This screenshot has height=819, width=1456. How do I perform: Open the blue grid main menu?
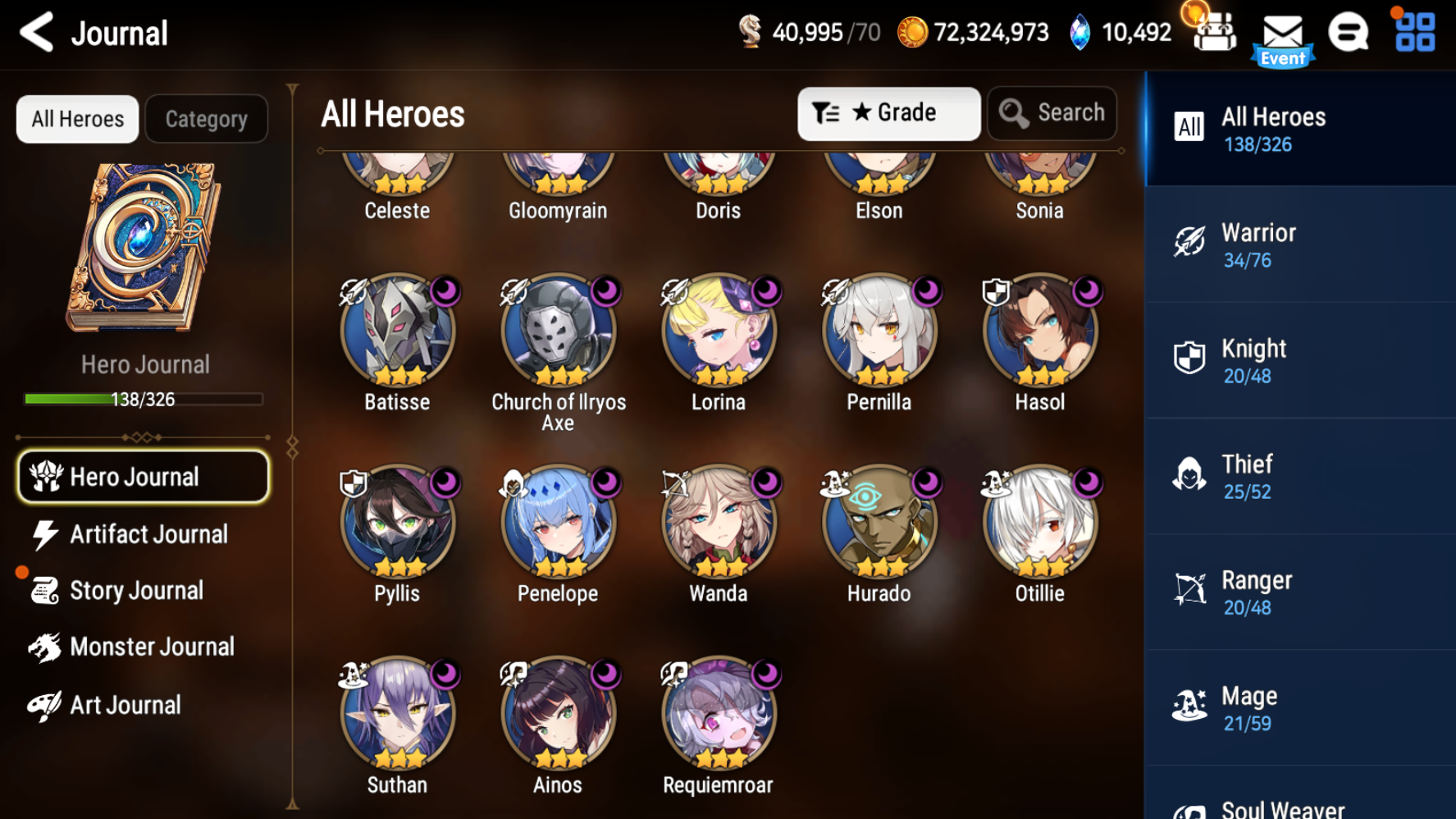1415,33
